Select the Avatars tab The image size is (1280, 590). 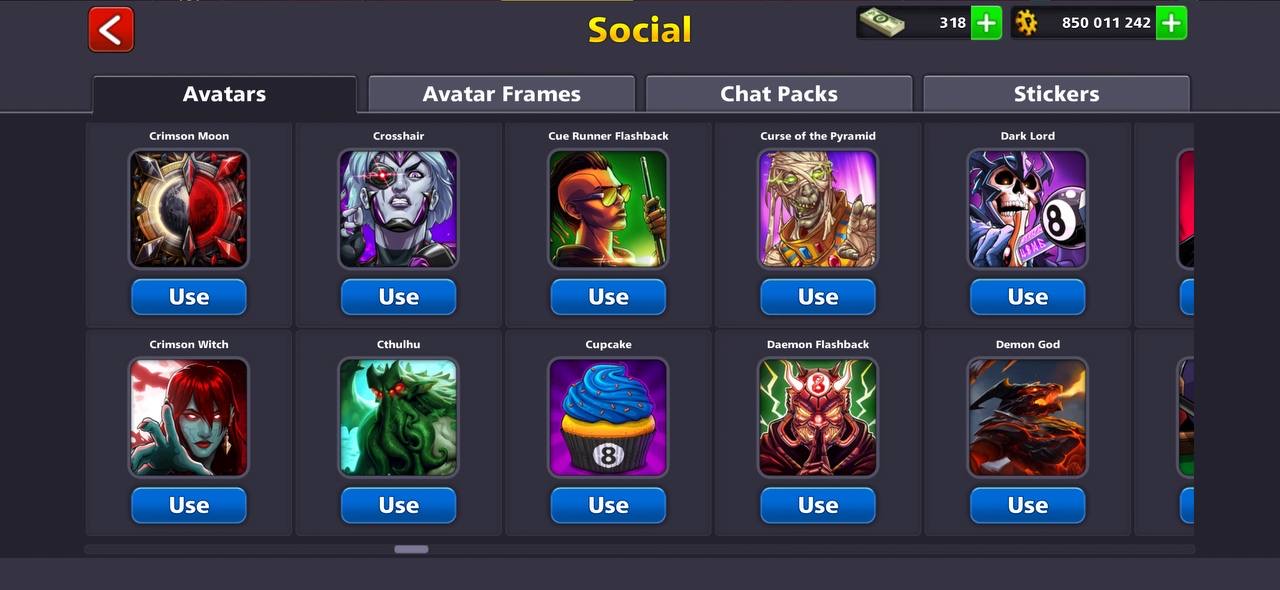point(224,94)
